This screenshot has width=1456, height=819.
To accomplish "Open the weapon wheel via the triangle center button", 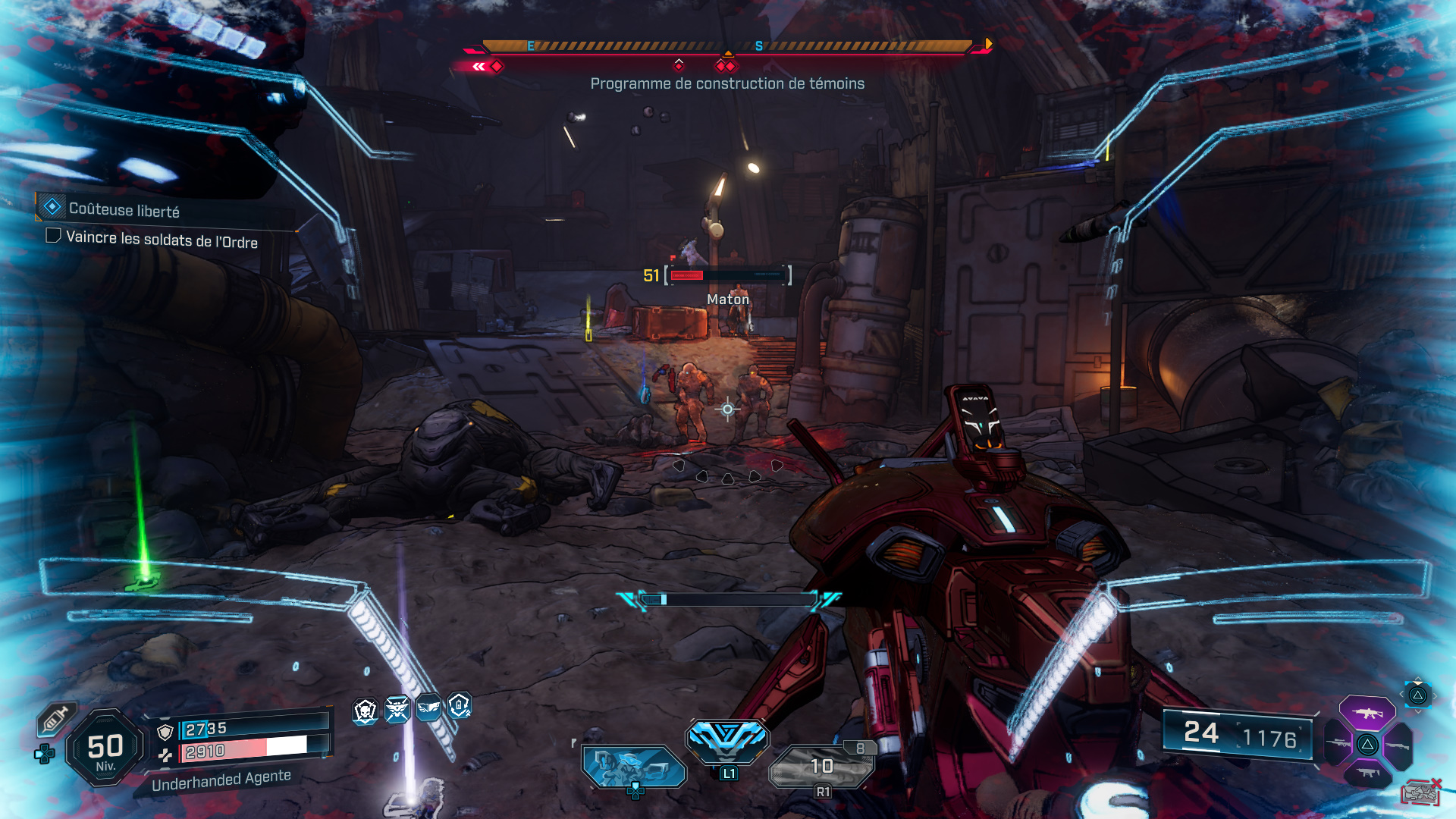I will [x=1367, y=745].
